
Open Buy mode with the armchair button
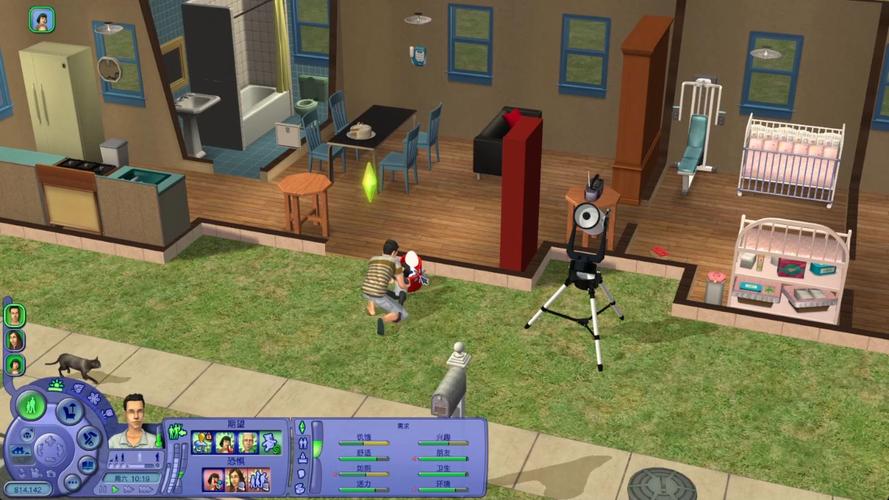tap(68, 409)
